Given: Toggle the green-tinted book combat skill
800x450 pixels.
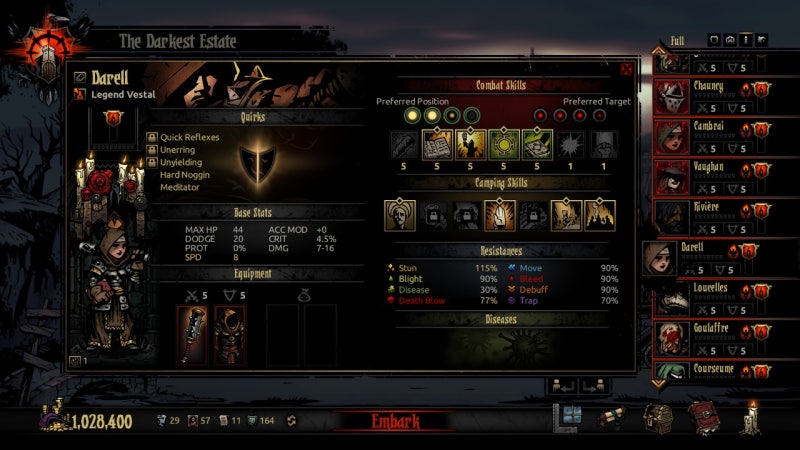Looking at the screenshot, I should point(536,145).
